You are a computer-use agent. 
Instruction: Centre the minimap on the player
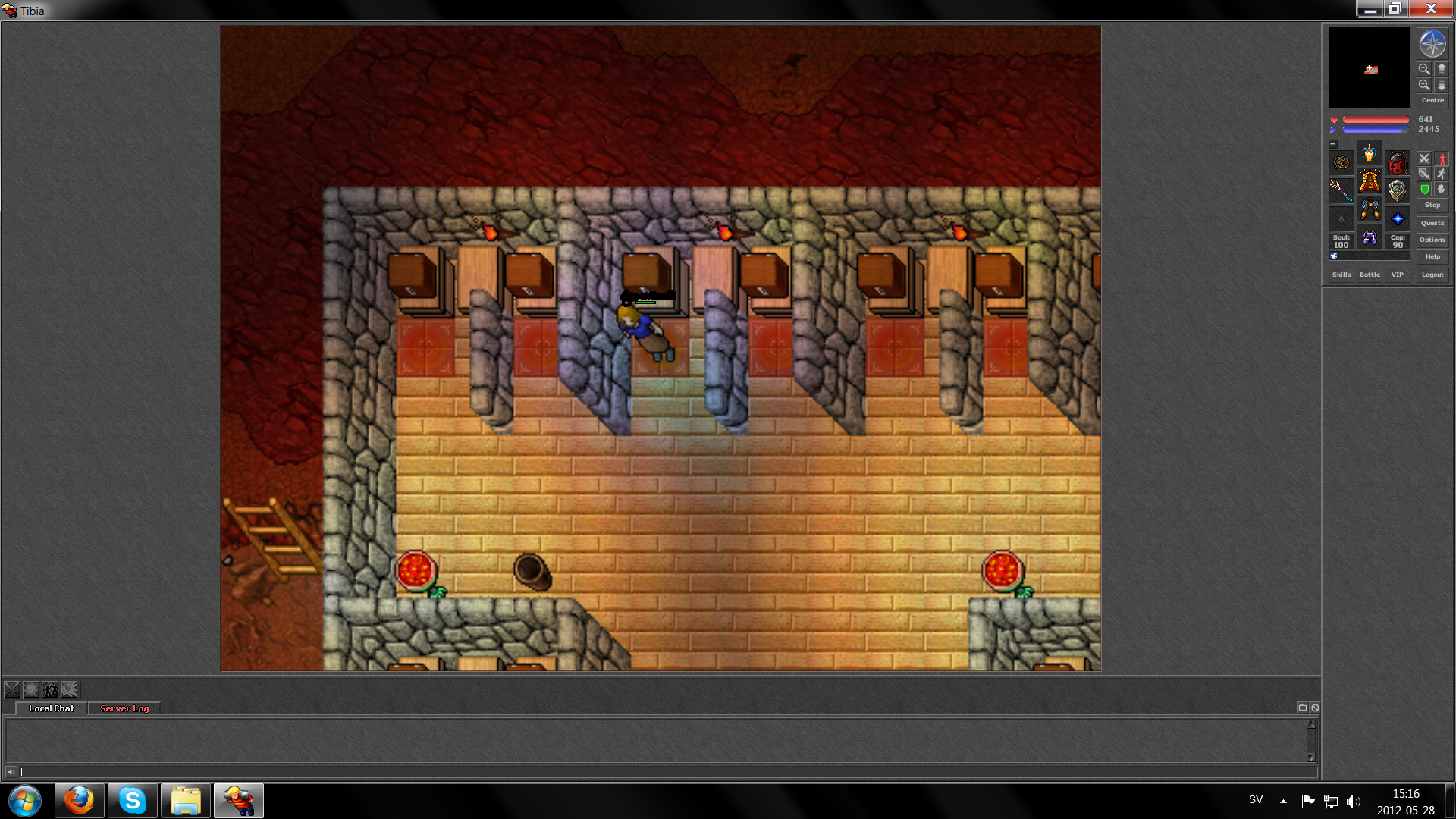click(x=1432, y=100)
